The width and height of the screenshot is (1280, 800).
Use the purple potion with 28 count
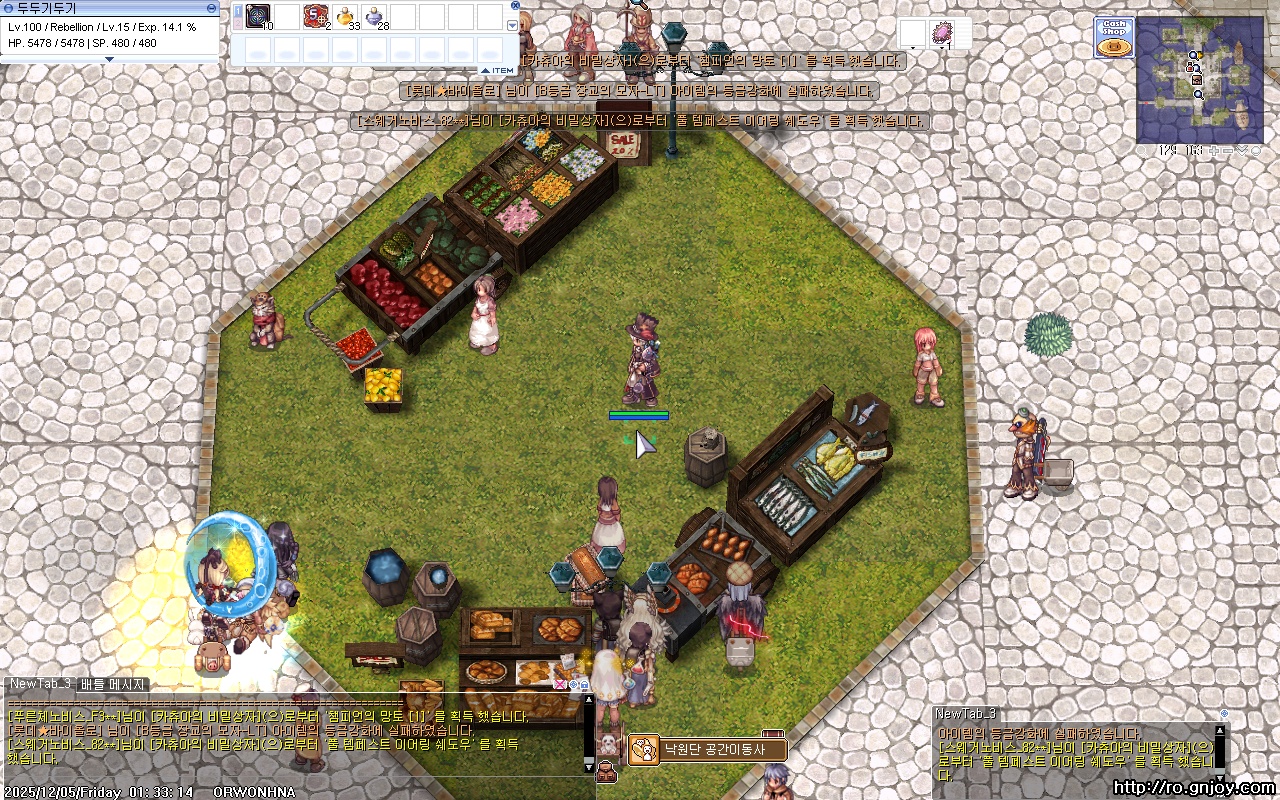(x=375, y=16)
